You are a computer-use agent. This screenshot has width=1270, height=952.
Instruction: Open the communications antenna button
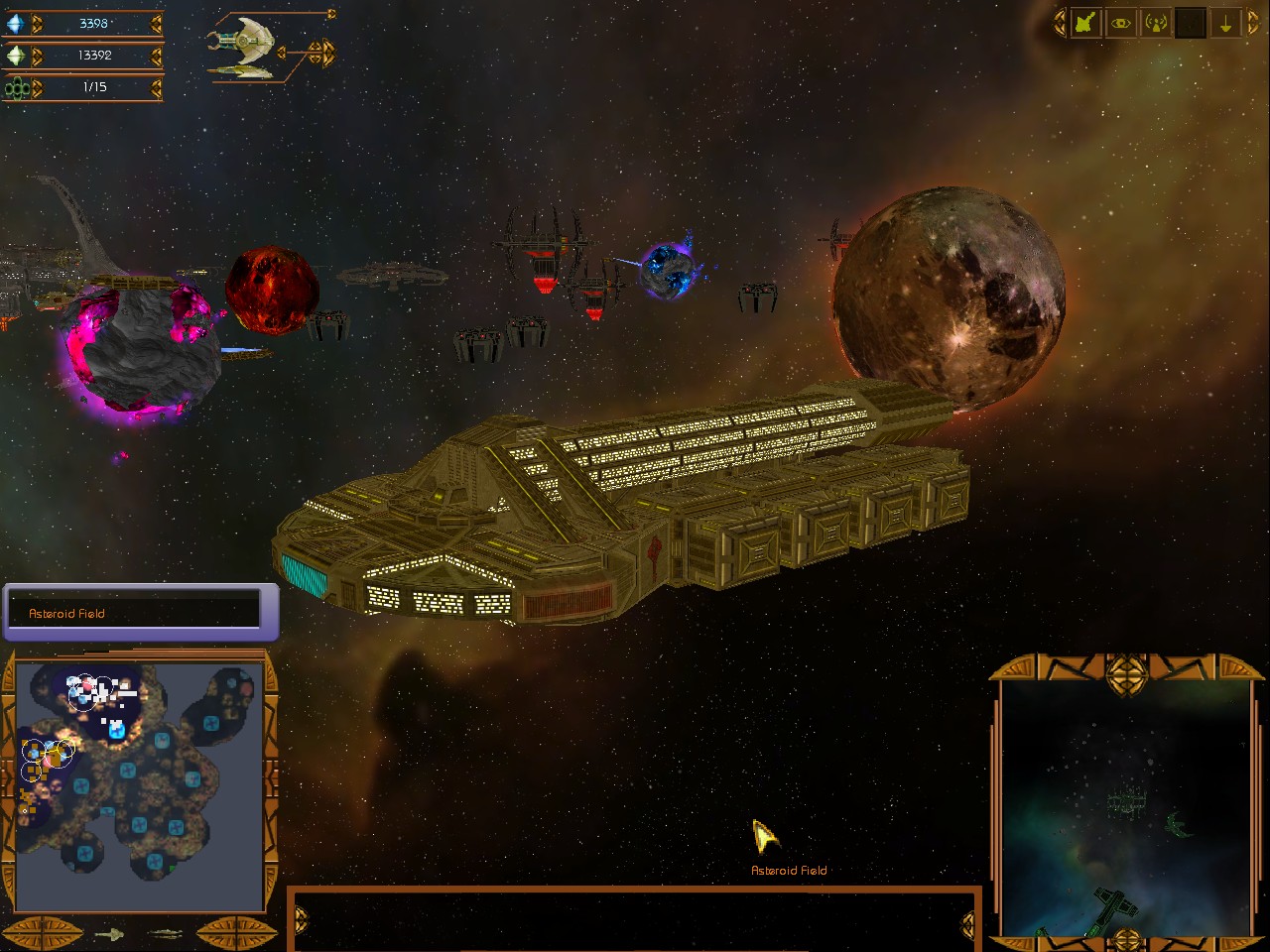(x=1156, y=24)
